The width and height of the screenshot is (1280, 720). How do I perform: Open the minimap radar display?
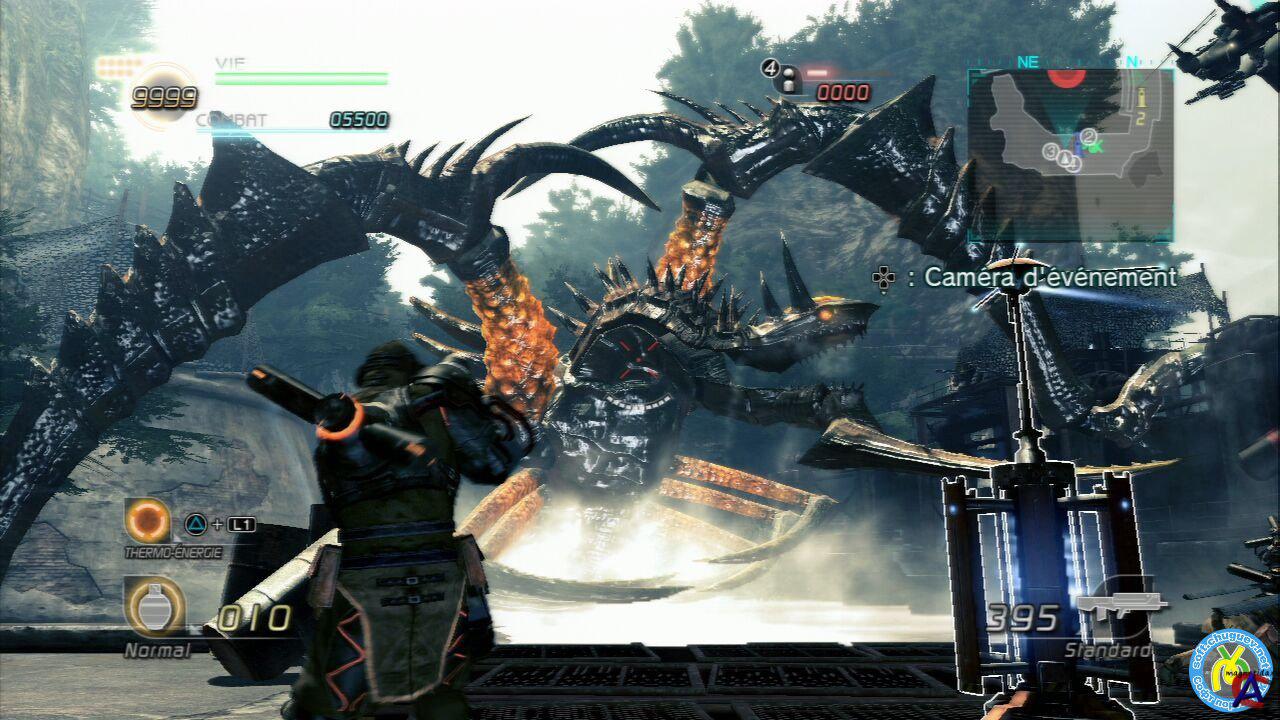click(1068, 153)
